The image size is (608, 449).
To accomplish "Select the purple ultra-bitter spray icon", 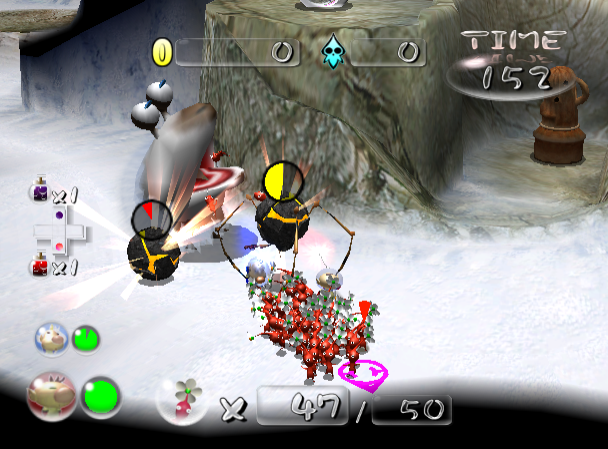I will 38,191.
